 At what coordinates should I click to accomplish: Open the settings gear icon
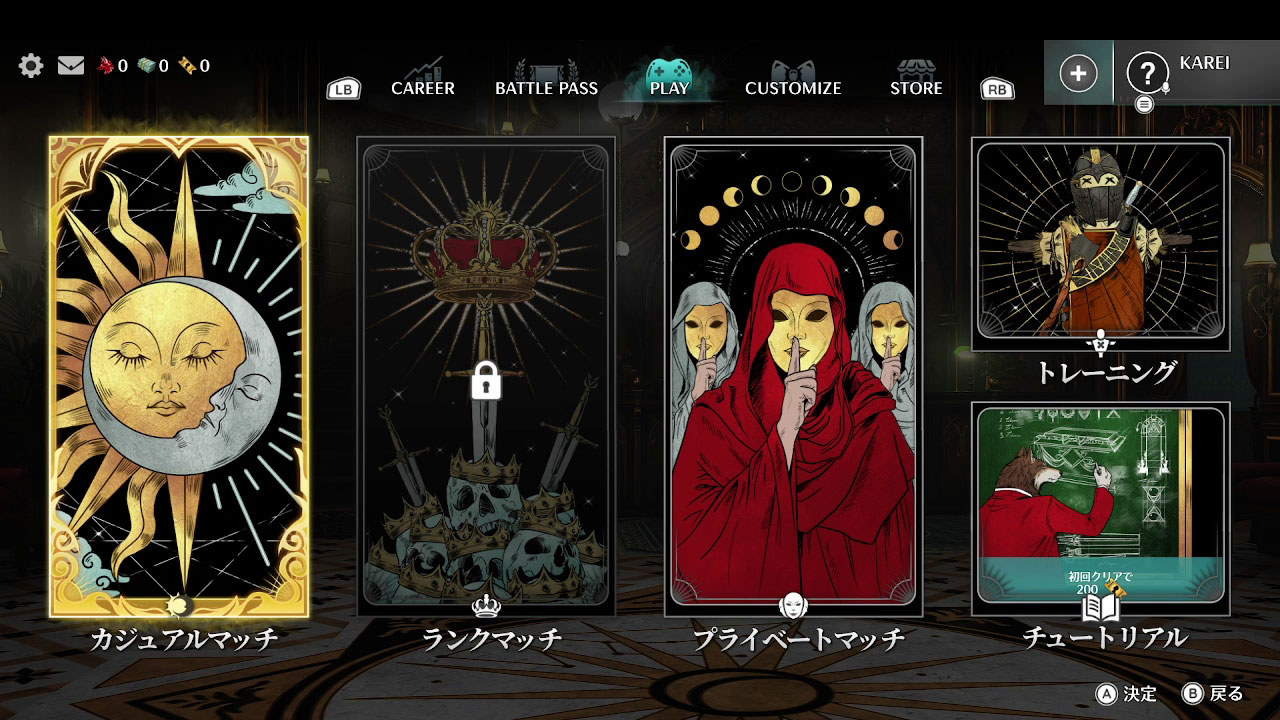point(31,65)
